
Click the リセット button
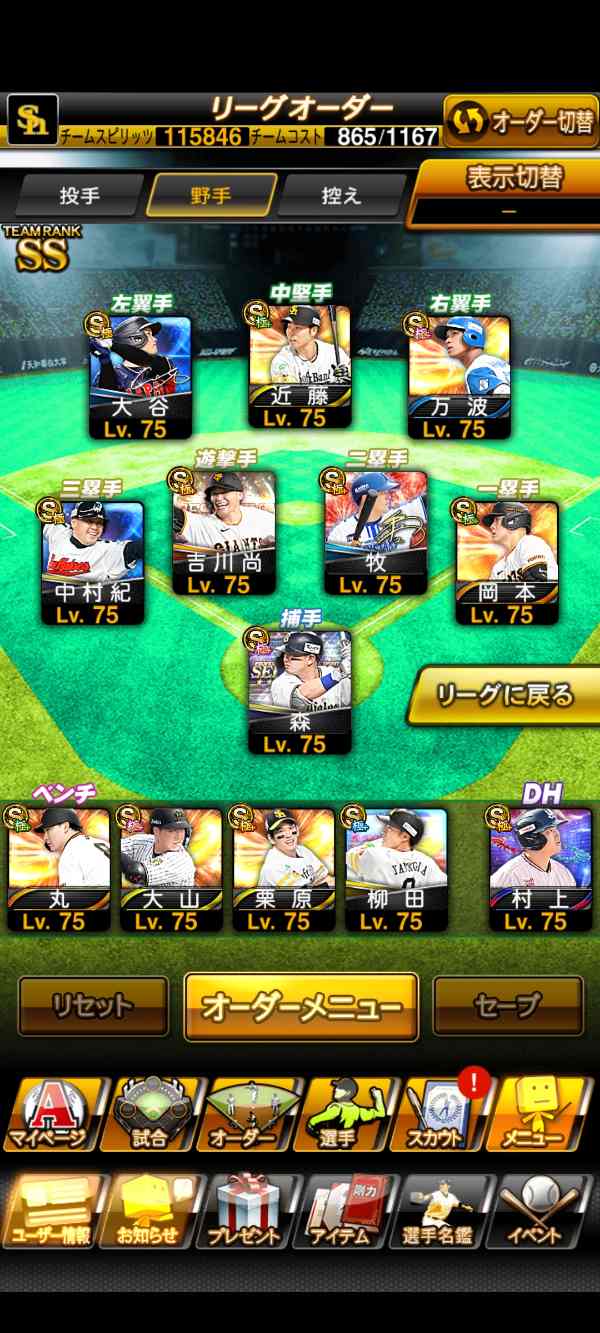tap(93, 1005)
